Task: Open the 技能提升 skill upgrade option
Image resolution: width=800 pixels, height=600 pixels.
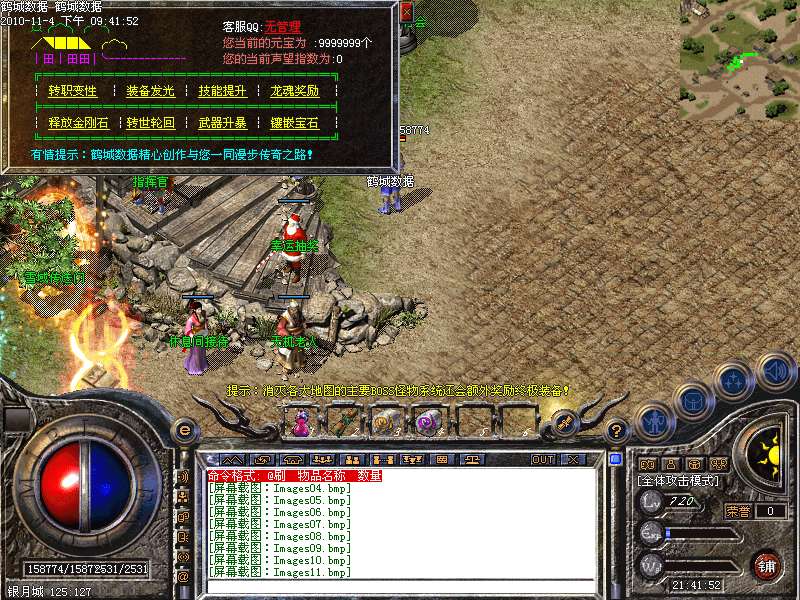Action: coord(222,91)
